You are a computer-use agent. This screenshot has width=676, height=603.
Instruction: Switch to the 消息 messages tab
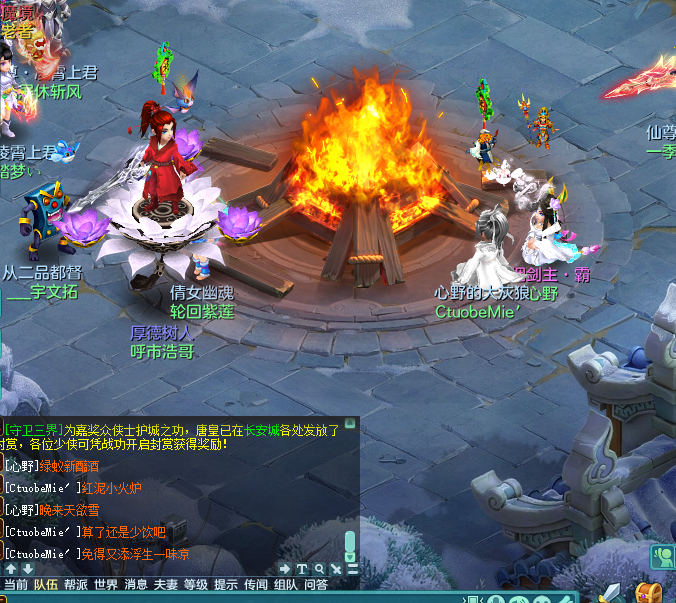136,585
